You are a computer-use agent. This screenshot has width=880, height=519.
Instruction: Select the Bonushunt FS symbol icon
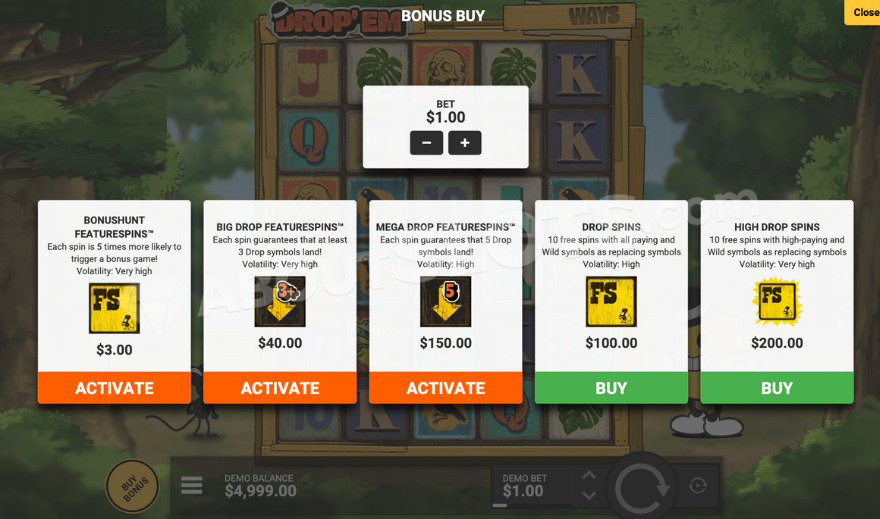pos(114,308)
